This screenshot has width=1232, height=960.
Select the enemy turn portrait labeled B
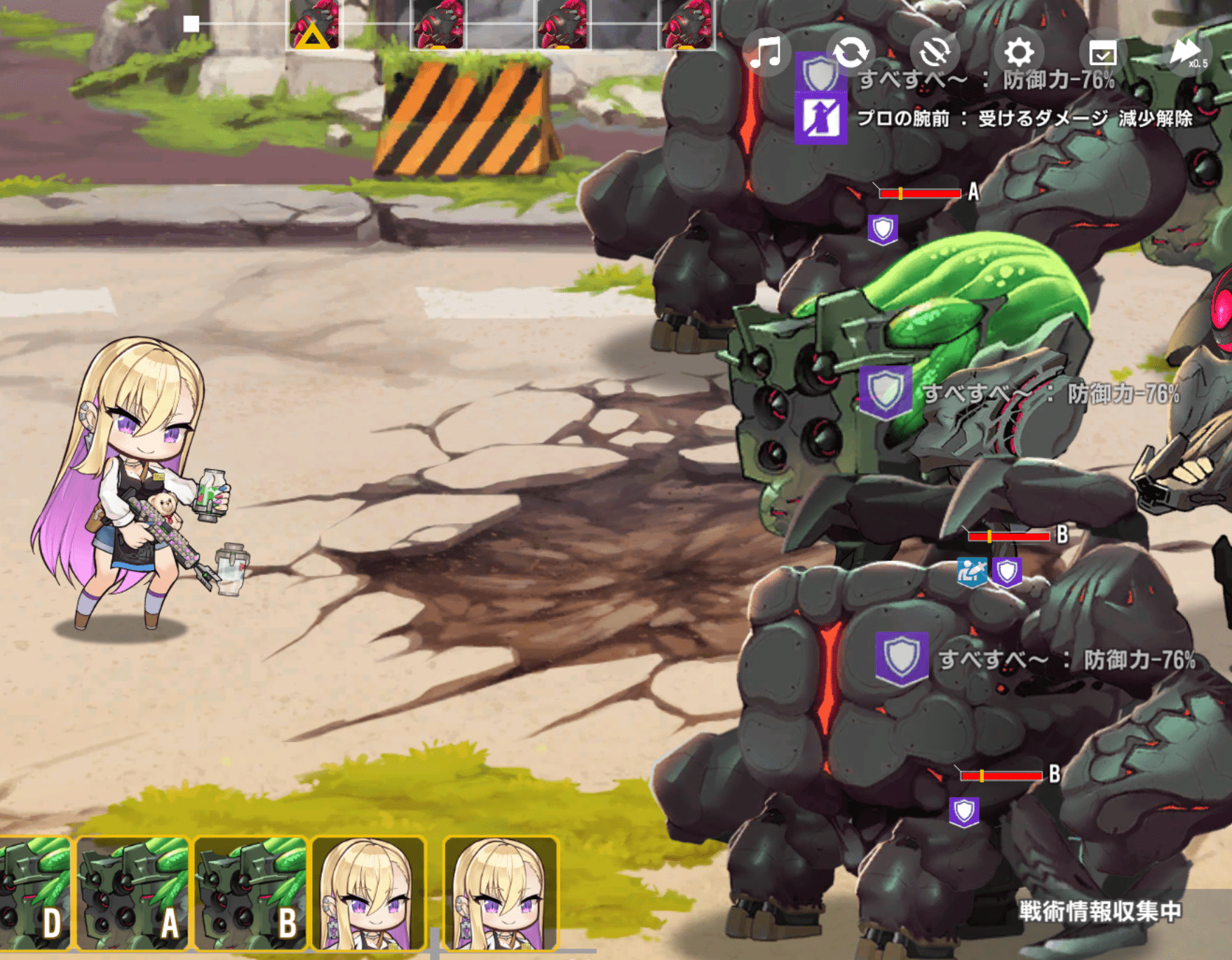tap(250, 893)
